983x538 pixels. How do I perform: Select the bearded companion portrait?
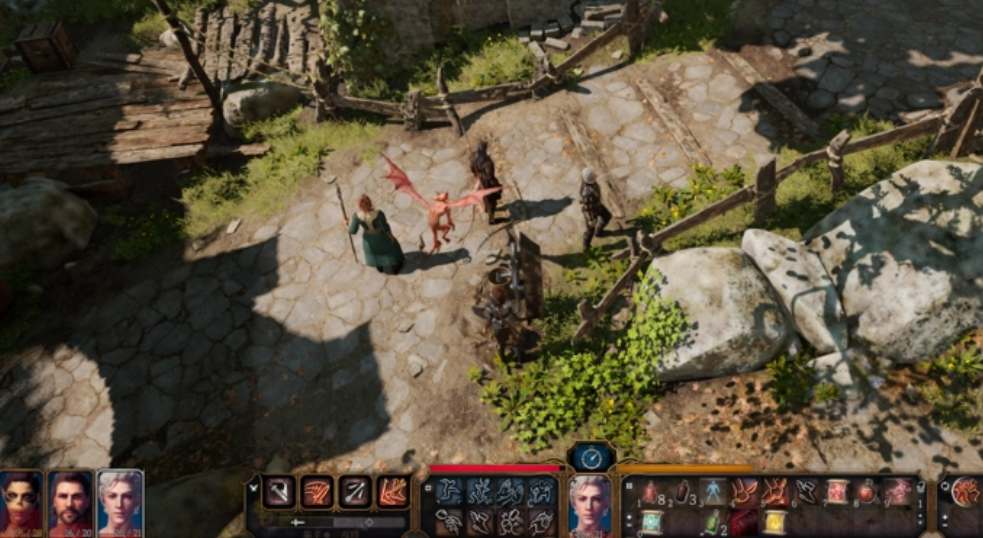click(70, 500)
